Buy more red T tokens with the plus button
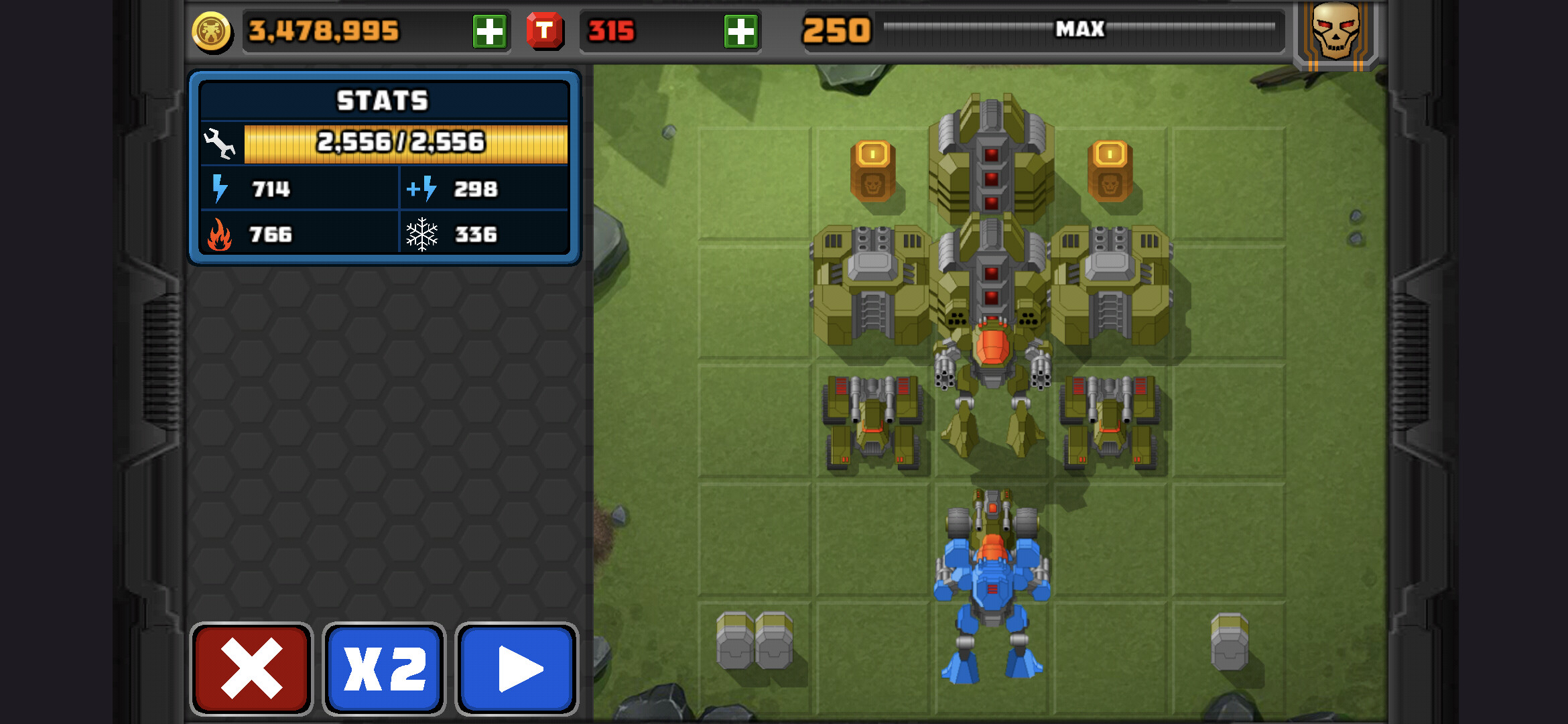The image size is (1568, 724). (740, 32)
